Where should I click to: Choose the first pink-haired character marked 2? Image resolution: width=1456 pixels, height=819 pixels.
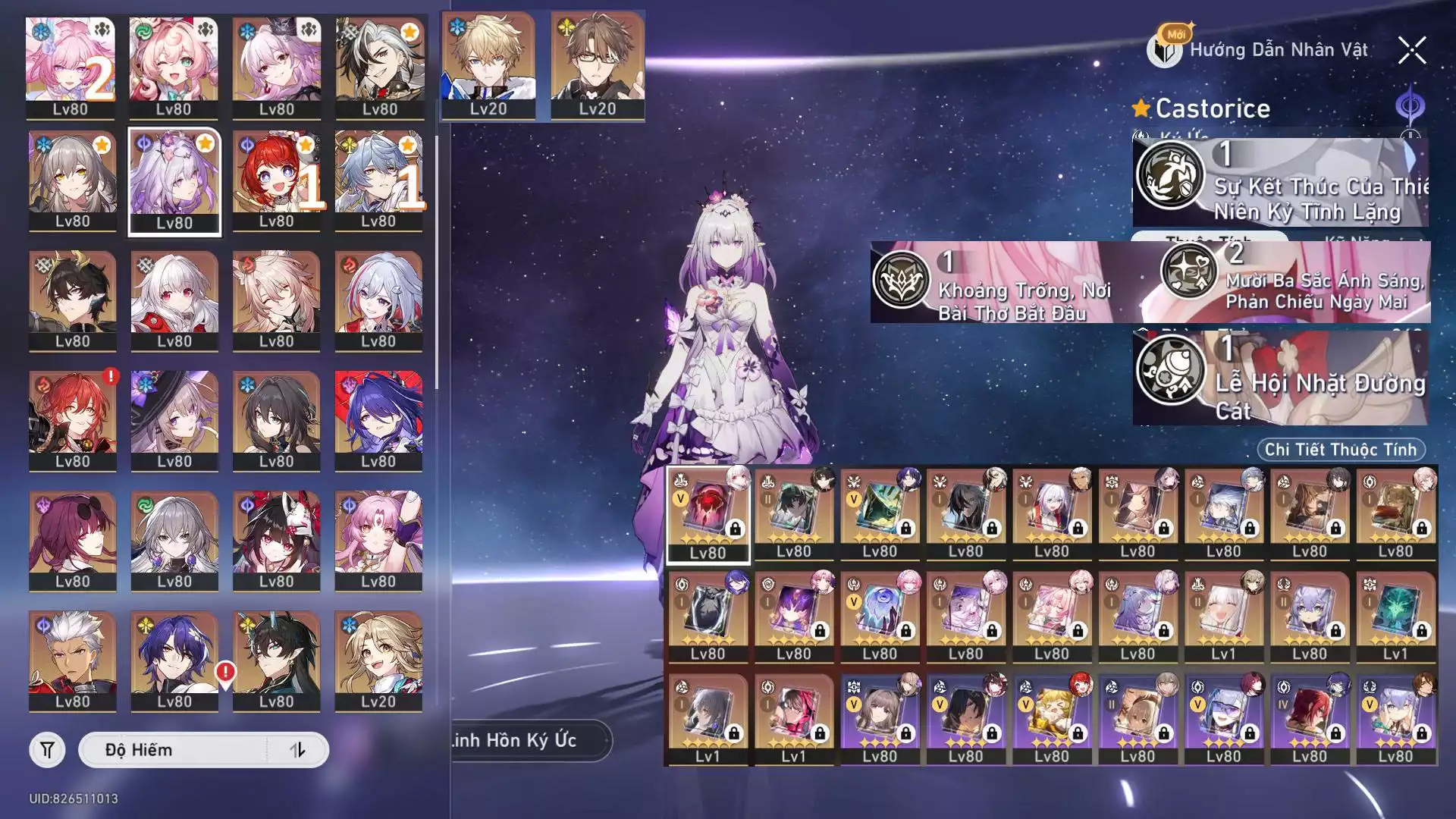pyautogui.click(x=70, y=67)
